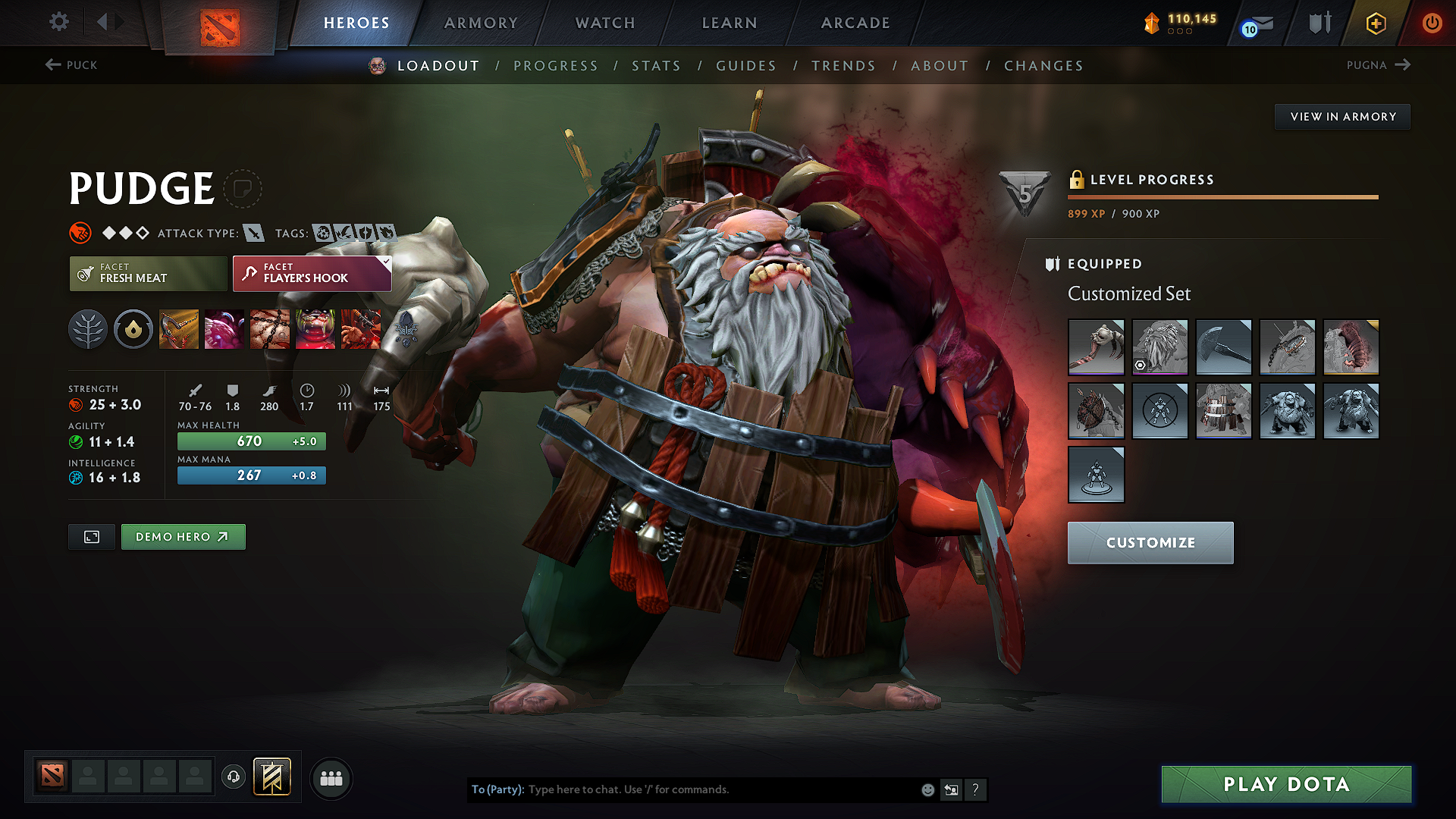
Task: Select the Meat Hook ability icon
Action: pyautogui.click(x=179, y=329)
